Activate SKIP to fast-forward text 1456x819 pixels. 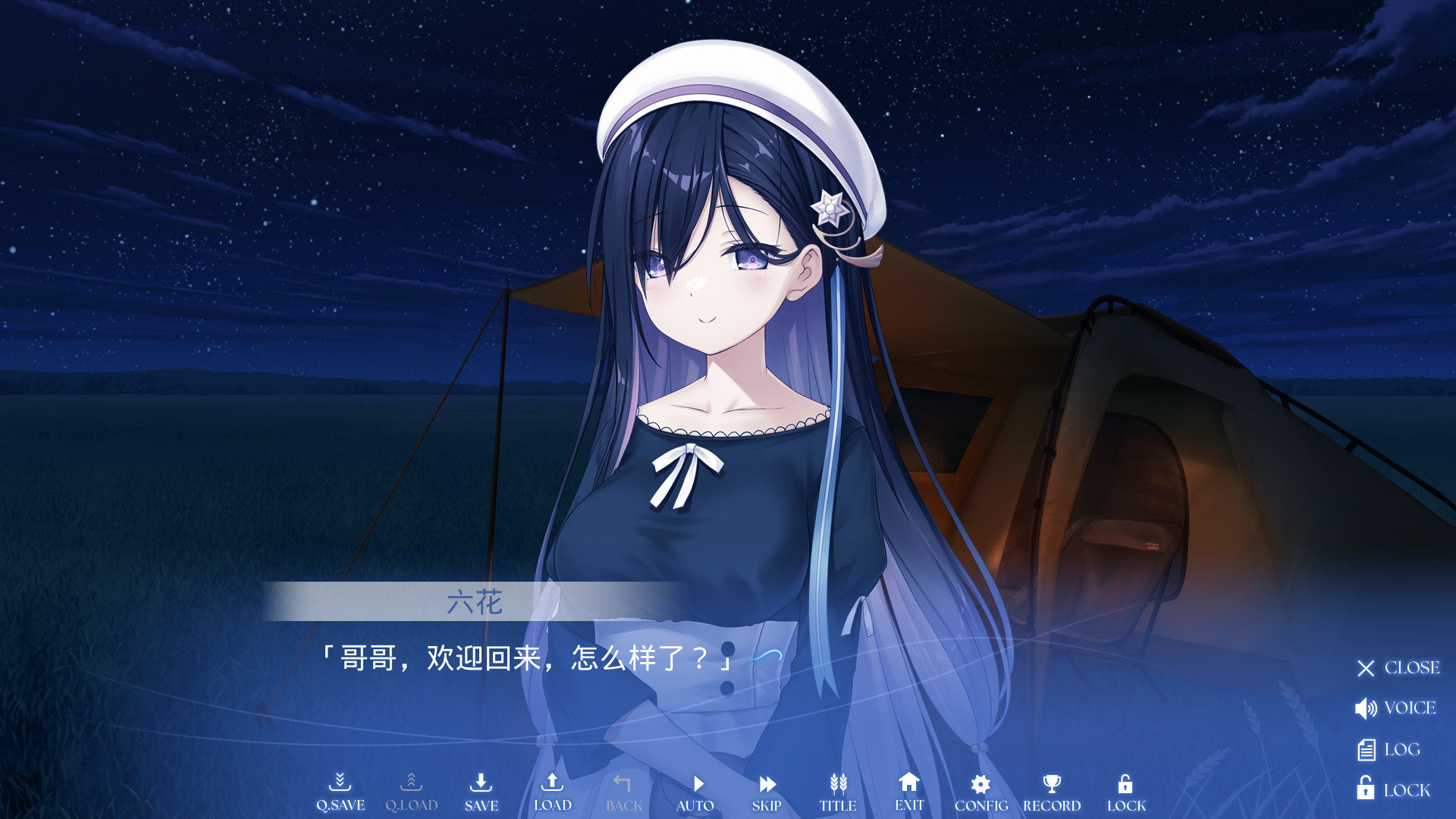coord(767,792)
